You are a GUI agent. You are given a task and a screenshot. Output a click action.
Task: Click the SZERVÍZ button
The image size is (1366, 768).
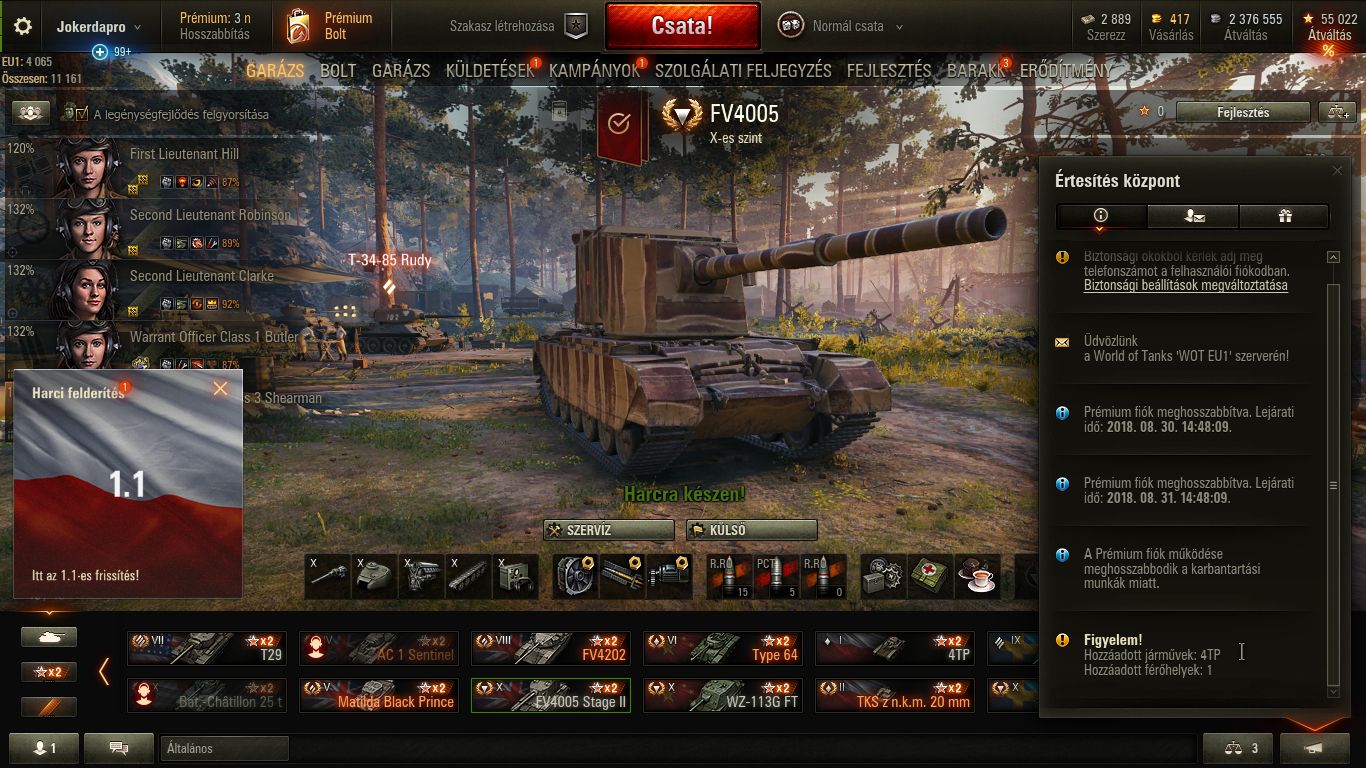click(x=608, y=530)
